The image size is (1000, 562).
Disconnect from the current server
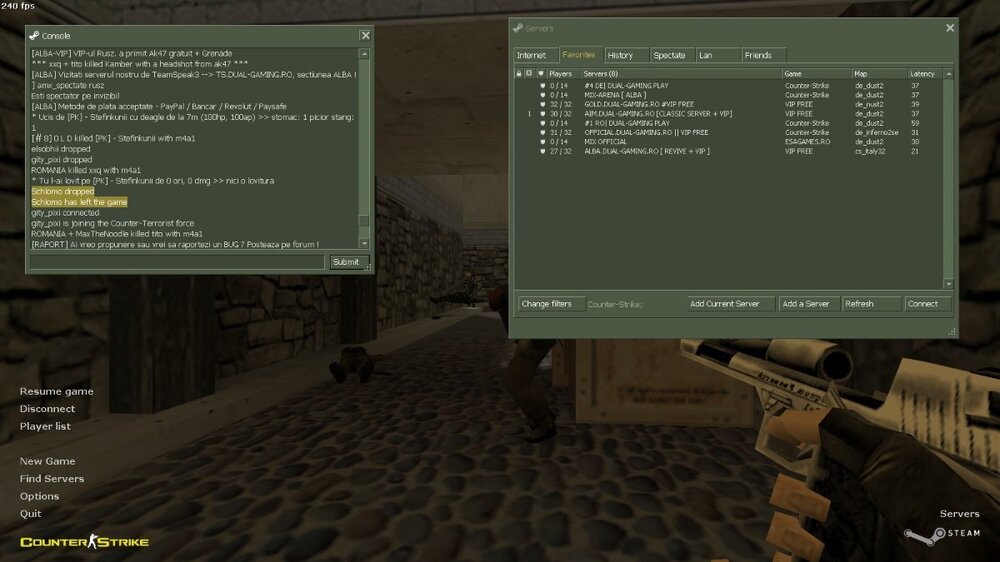(x=47, y=408)
